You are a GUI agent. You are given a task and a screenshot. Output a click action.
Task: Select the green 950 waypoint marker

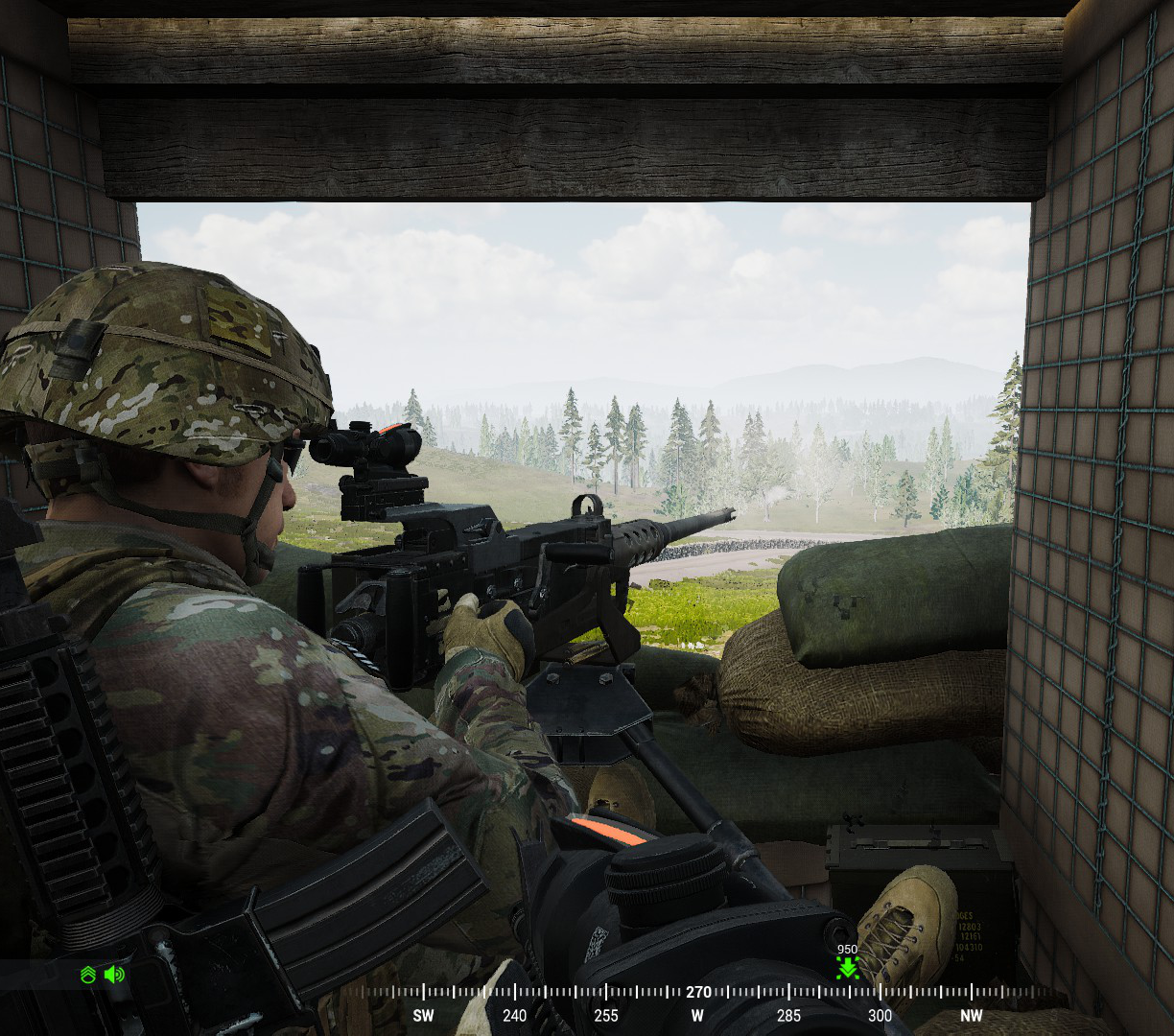pos(847,967)
